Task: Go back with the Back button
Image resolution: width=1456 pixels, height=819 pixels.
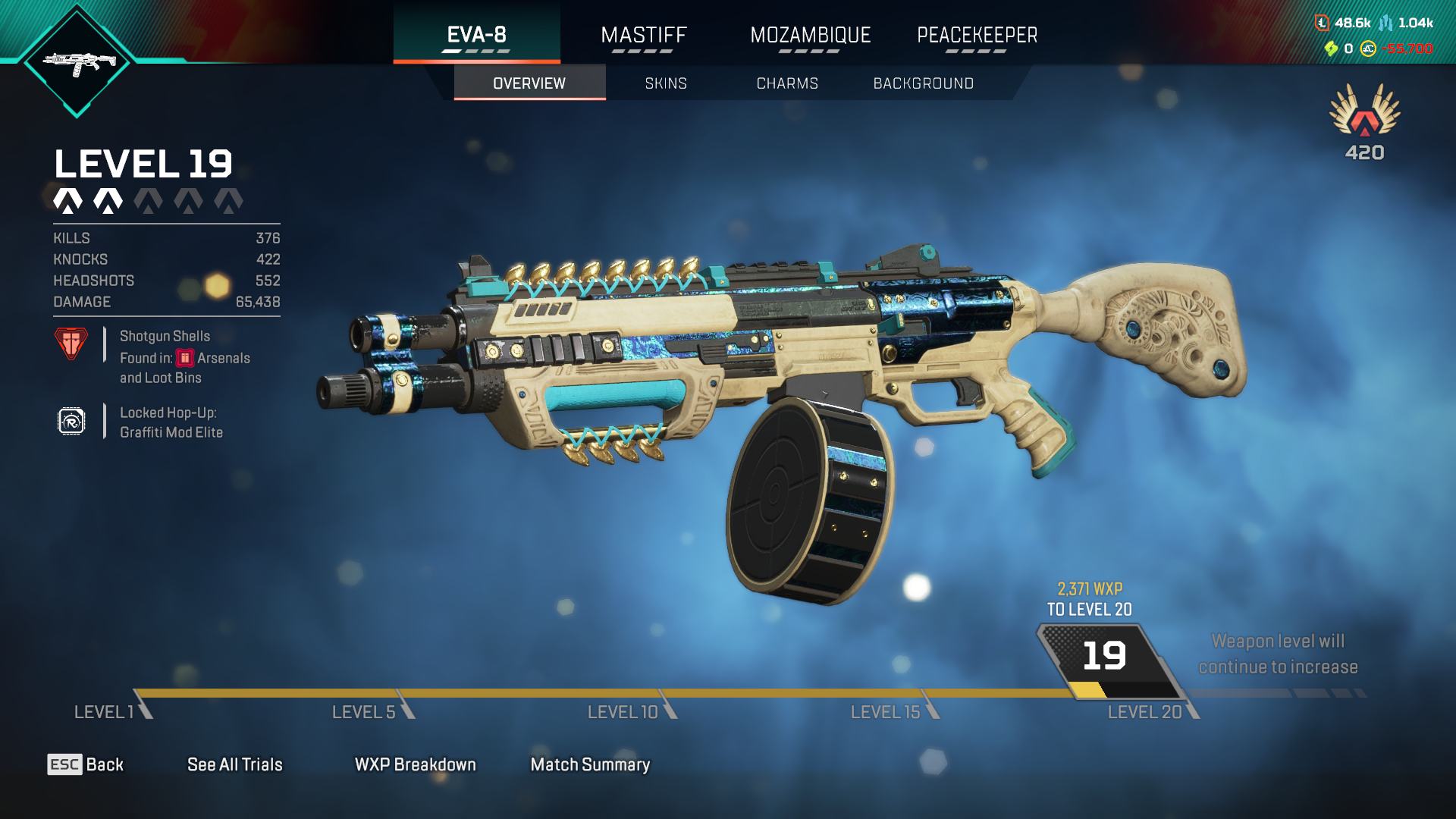Action: (86, 764)
